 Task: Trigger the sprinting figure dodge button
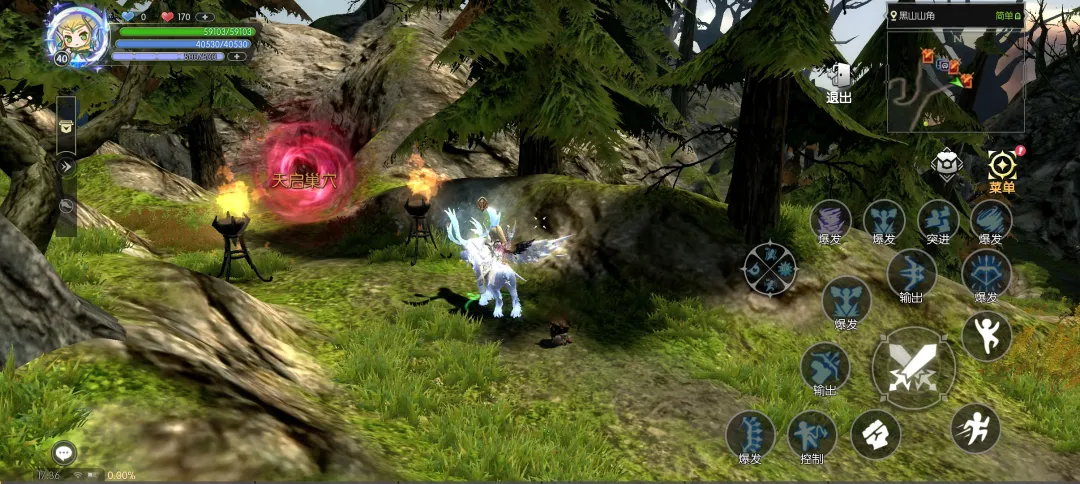click(975, 428)
